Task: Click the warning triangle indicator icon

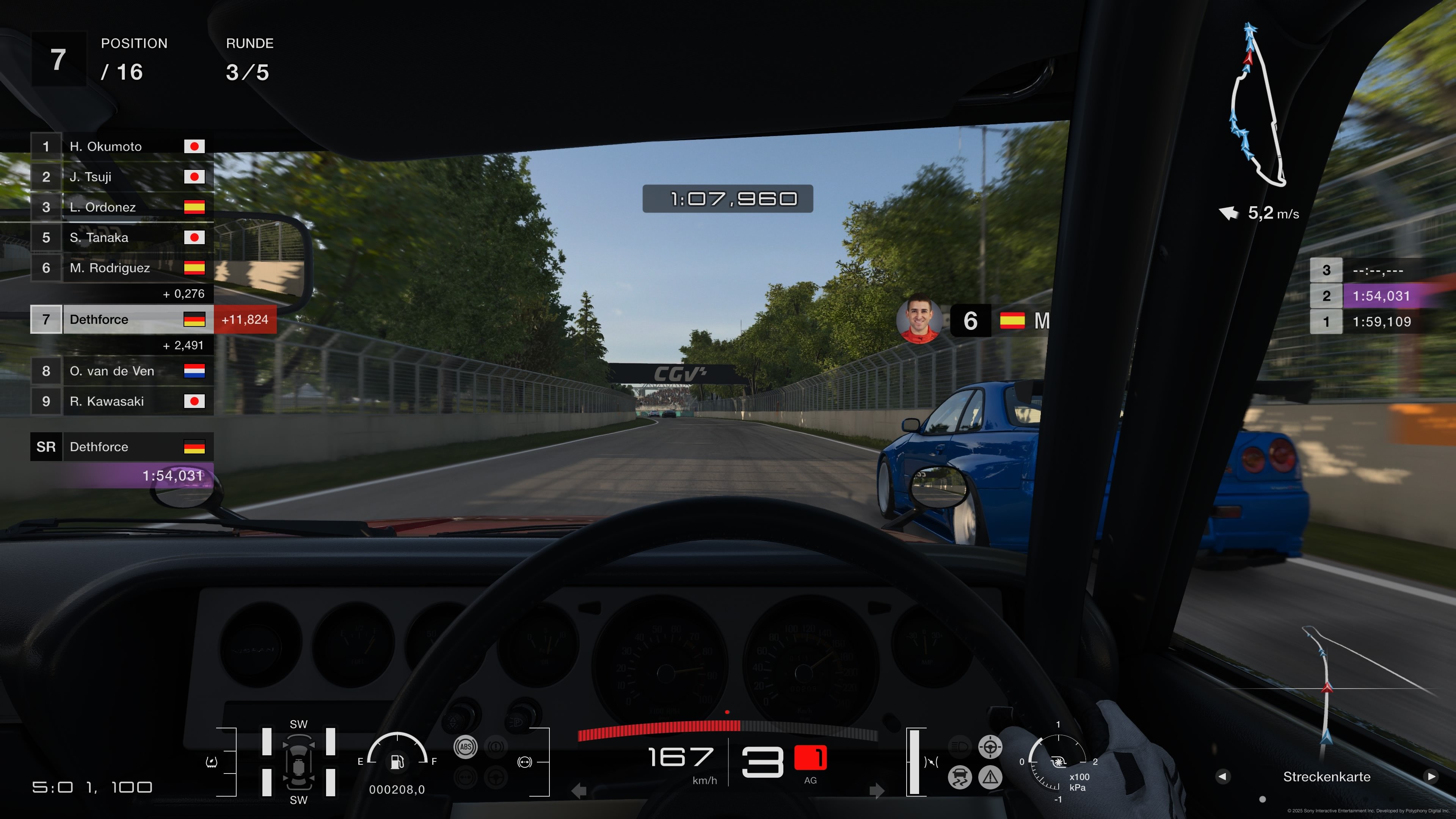Action: 990,778
